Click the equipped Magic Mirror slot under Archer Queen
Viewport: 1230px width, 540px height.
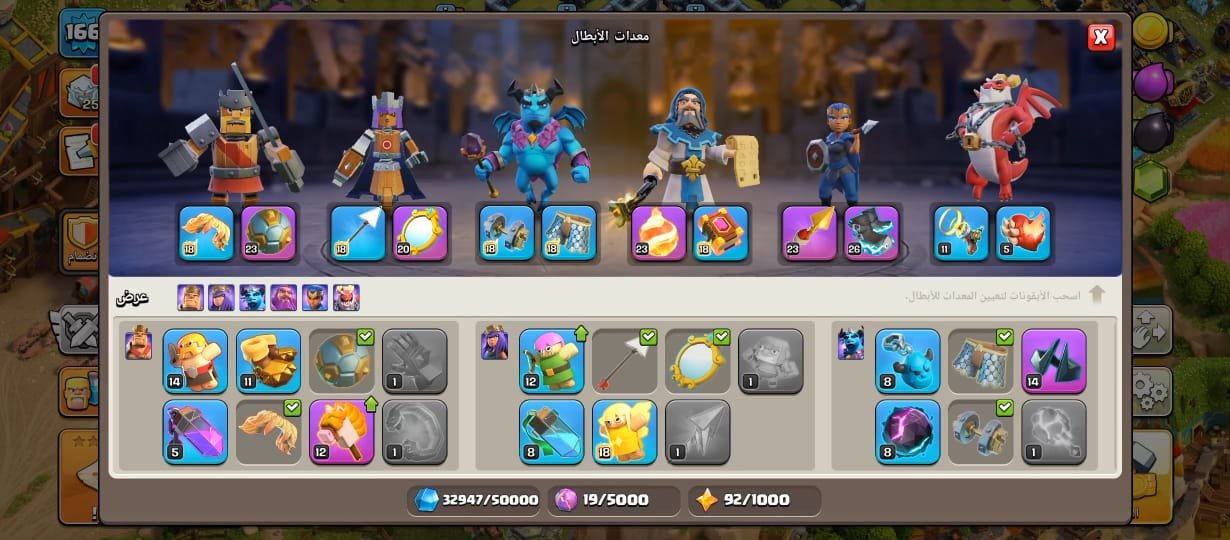pos(420,233)
